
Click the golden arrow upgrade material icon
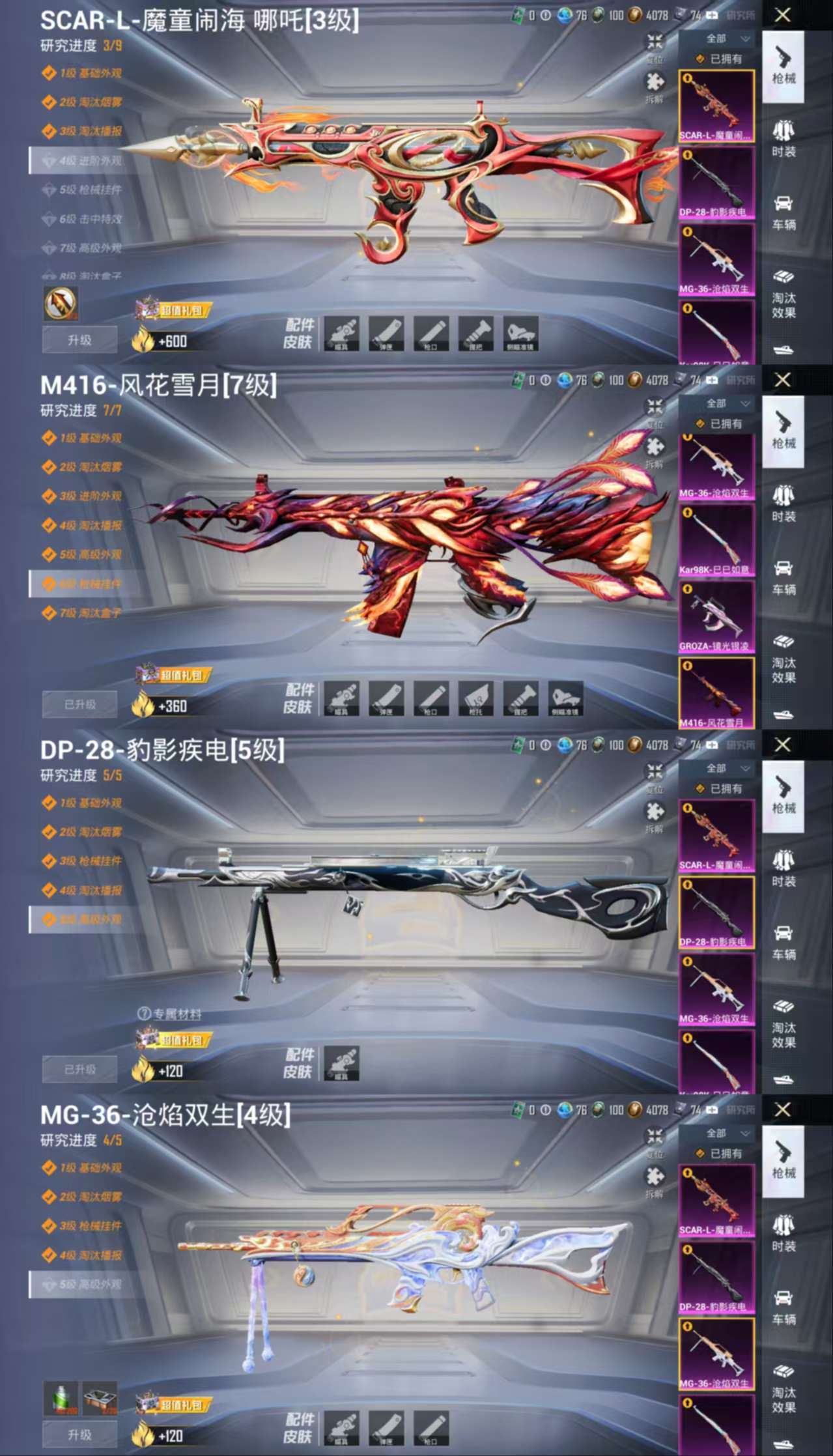click(61, 303)
